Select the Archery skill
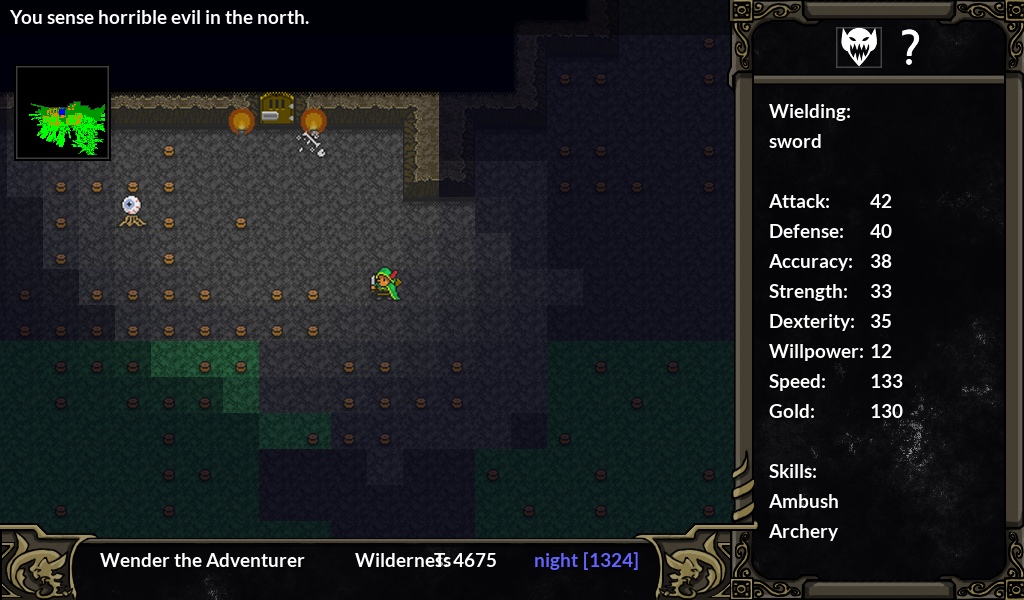1024x600 pixels. click(803, 531)
